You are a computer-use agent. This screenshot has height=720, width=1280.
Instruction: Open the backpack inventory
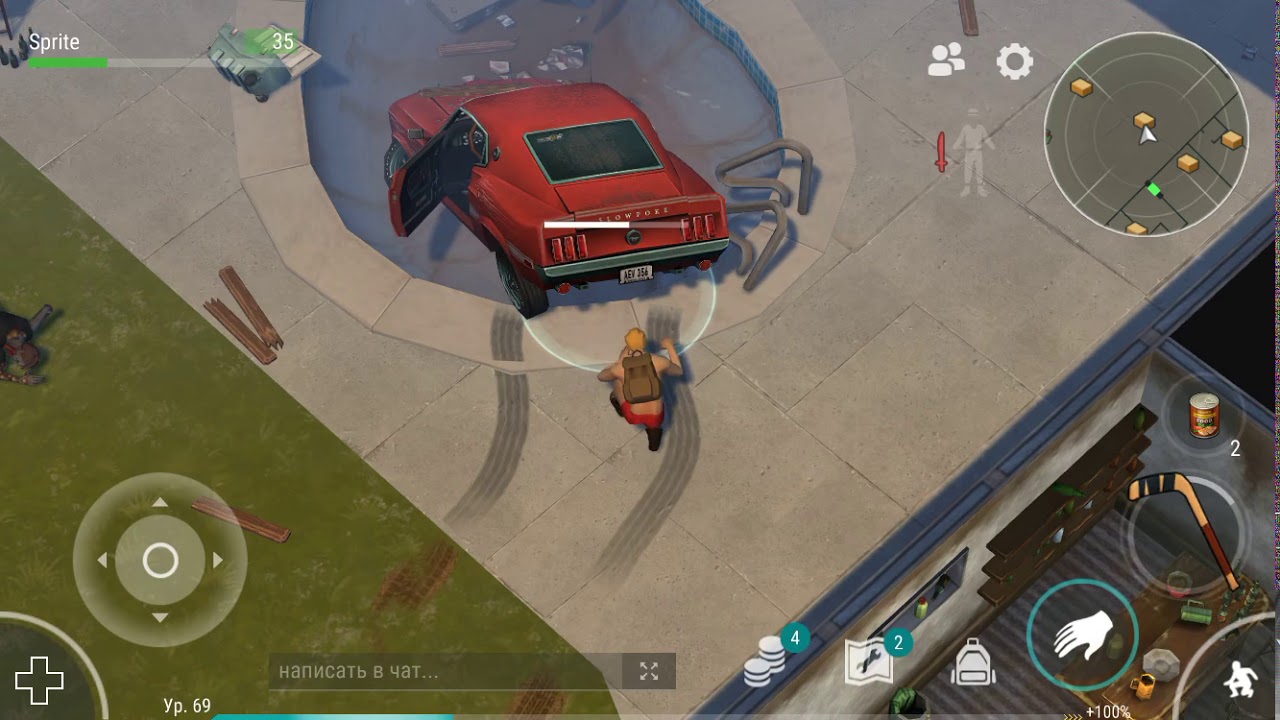point(972,662)
